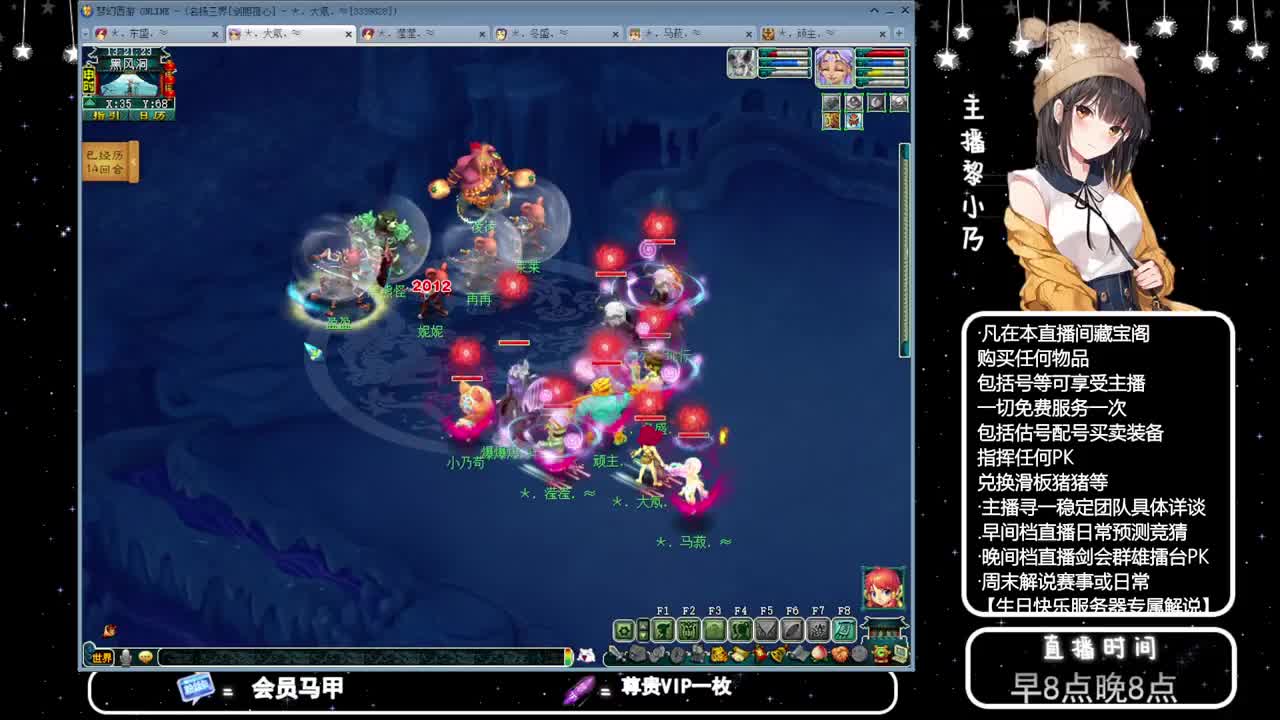
Task: Click the golden bell item icon
Action: click(778, 654)
